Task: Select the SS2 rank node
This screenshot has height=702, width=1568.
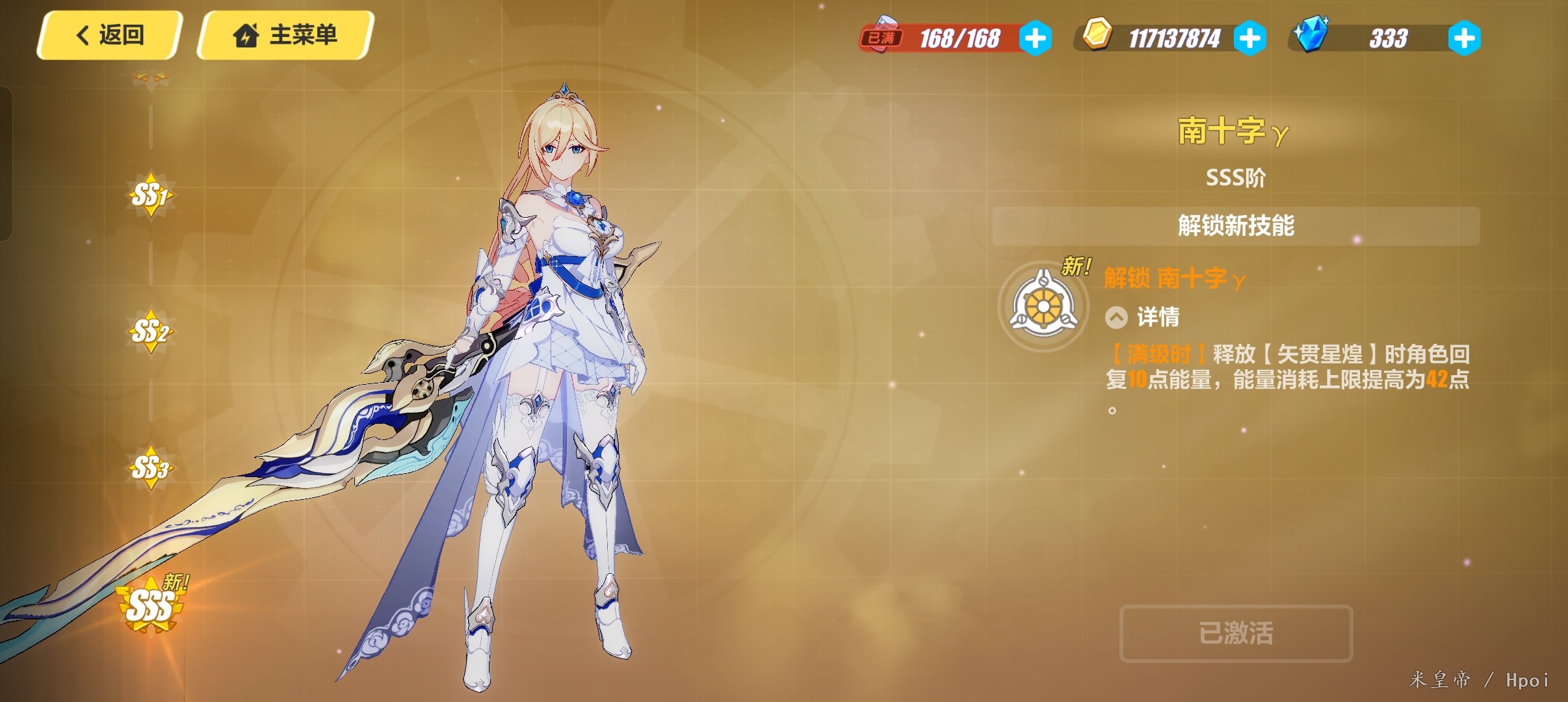Action: pos(150,331)
